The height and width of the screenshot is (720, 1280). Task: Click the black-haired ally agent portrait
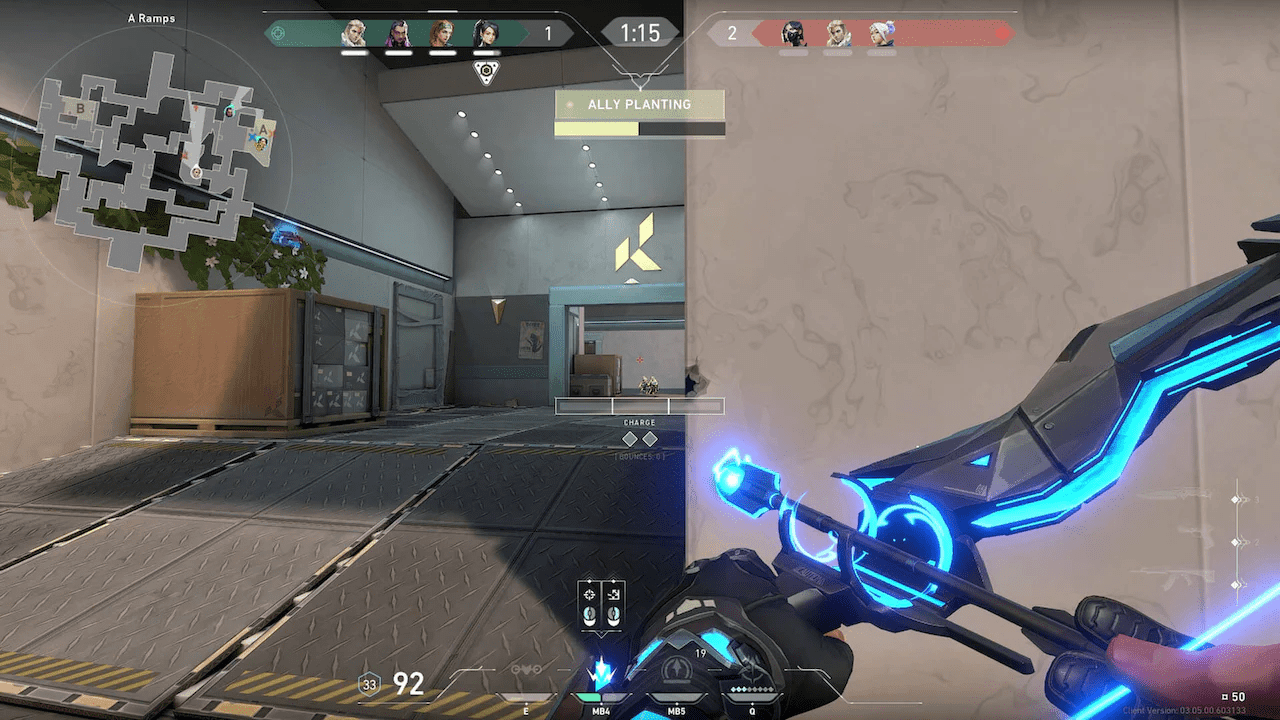coord(485,33)
